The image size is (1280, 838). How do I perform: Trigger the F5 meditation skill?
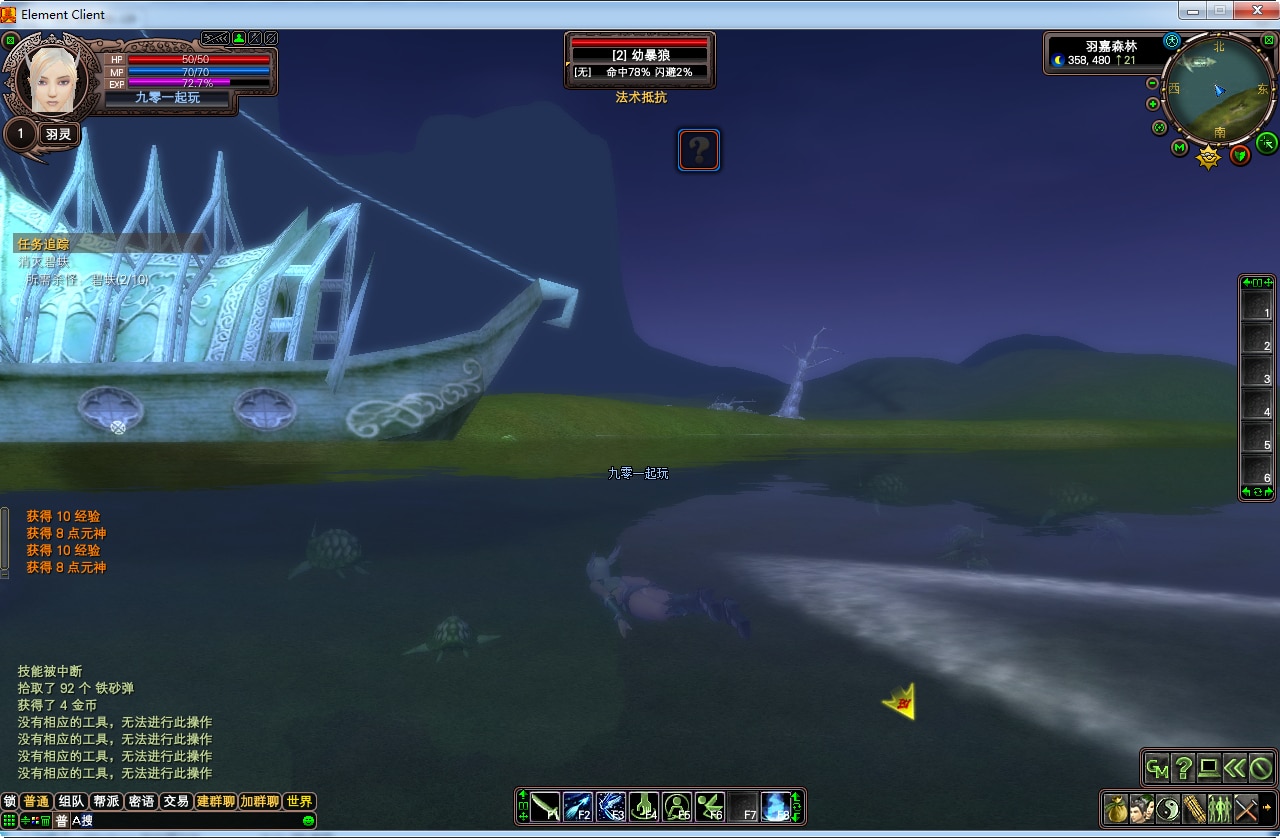[x=677, y=806]
